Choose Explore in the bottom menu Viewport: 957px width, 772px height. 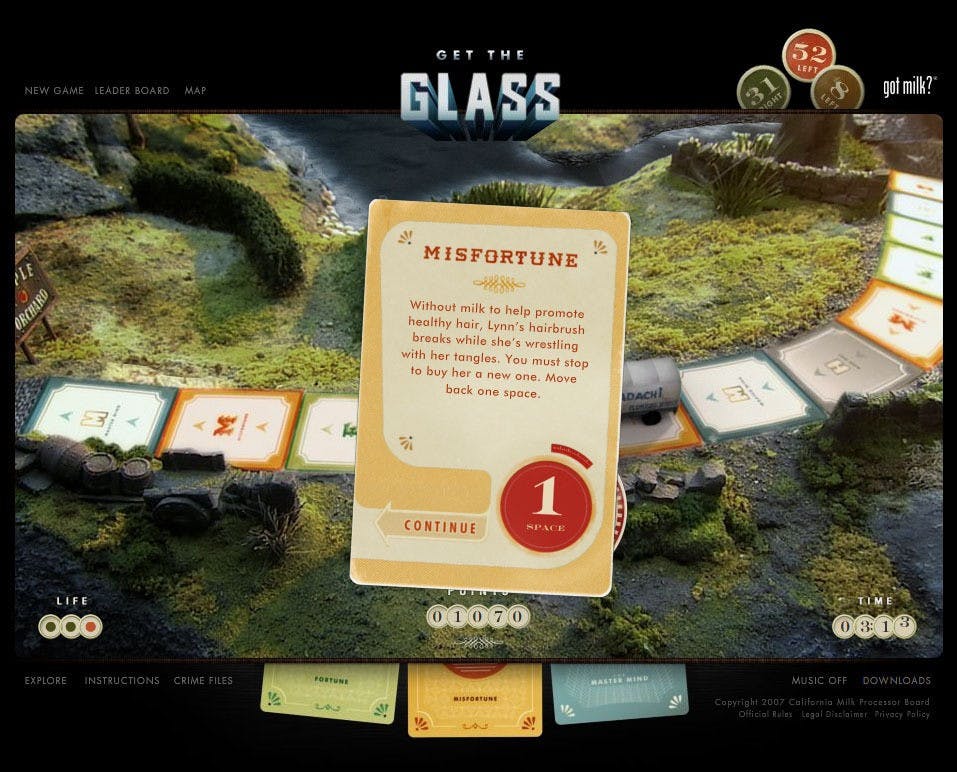pyautogui.click(x=46, y=681)
